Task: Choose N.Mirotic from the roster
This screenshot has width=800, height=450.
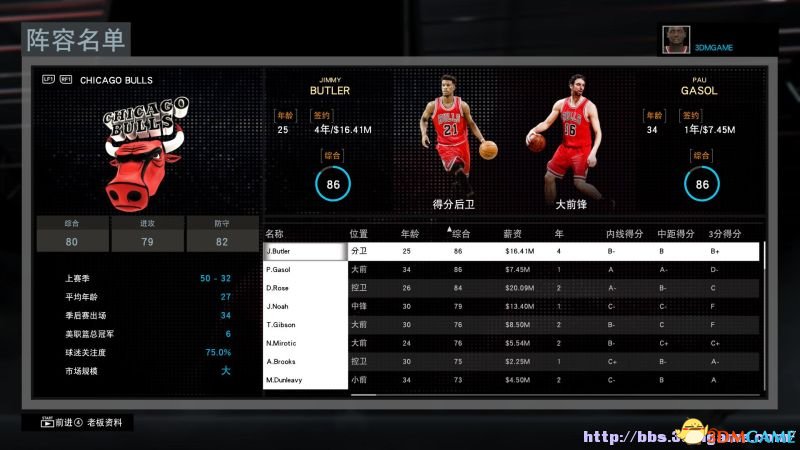Action: pos(305,344)
